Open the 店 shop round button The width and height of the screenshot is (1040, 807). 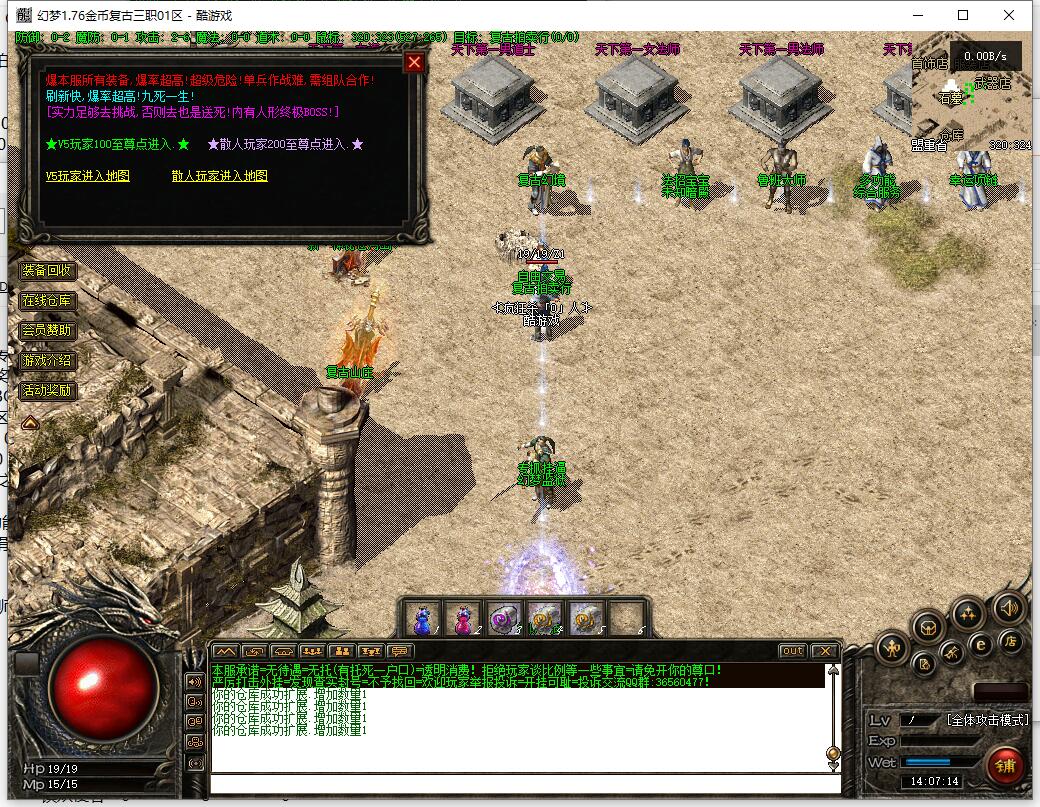pyautogui.click(x=1011, y=641)
